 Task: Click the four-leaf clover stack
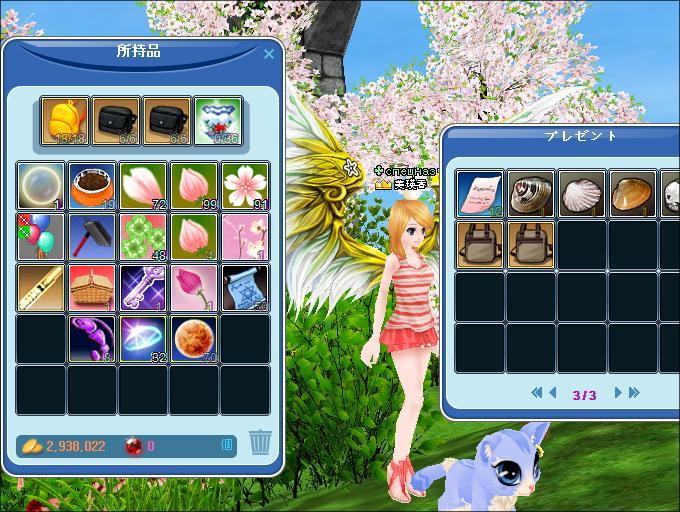(144, 236)
